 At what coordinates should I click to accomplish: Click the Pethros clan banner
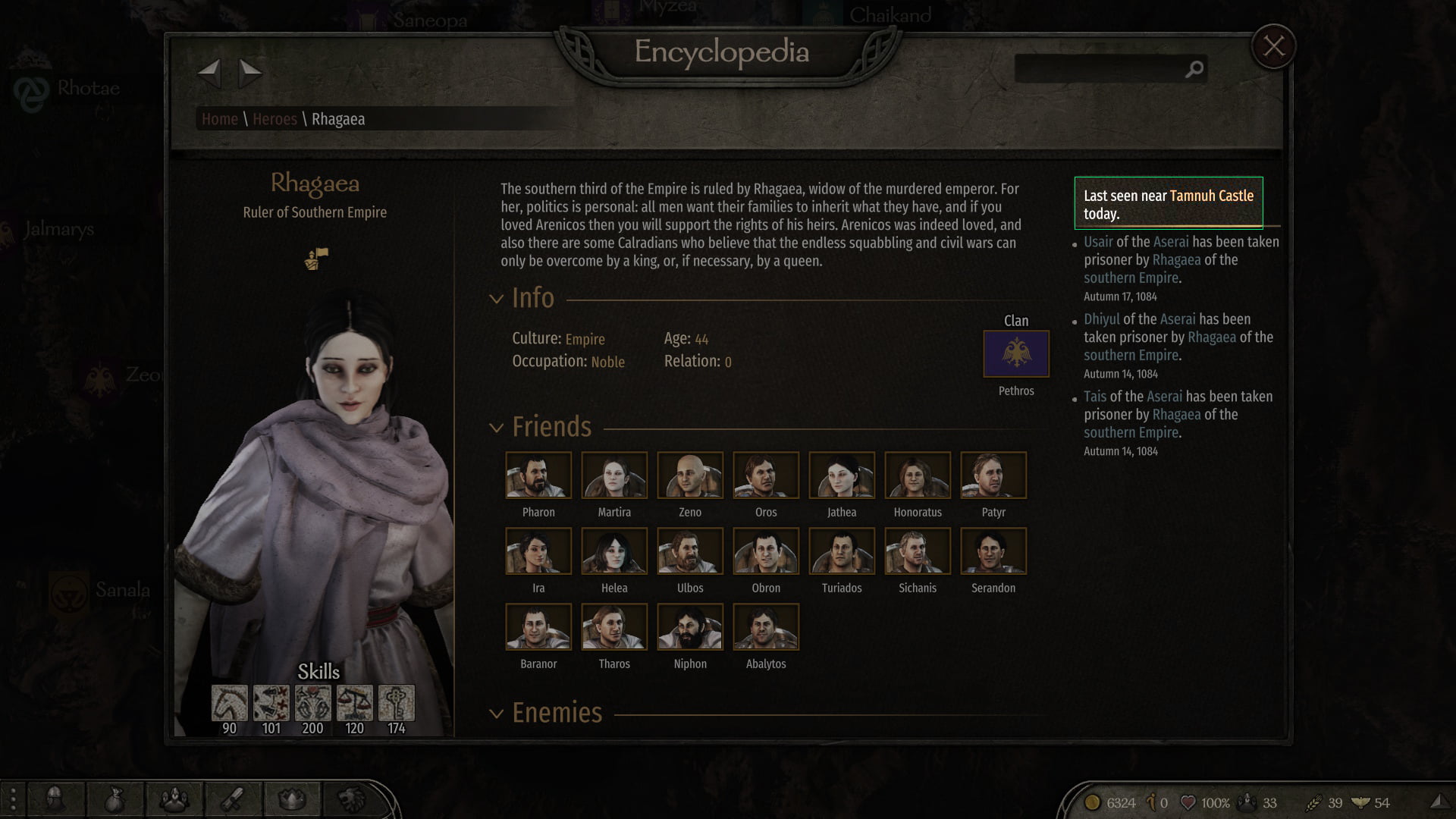1016,353
